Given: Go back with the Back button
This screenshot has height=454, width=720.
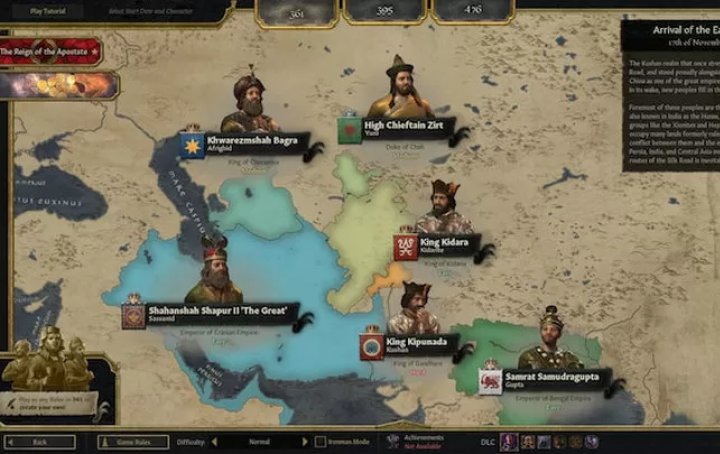Looking at the screenshot, I should click(x=40, y=441).
